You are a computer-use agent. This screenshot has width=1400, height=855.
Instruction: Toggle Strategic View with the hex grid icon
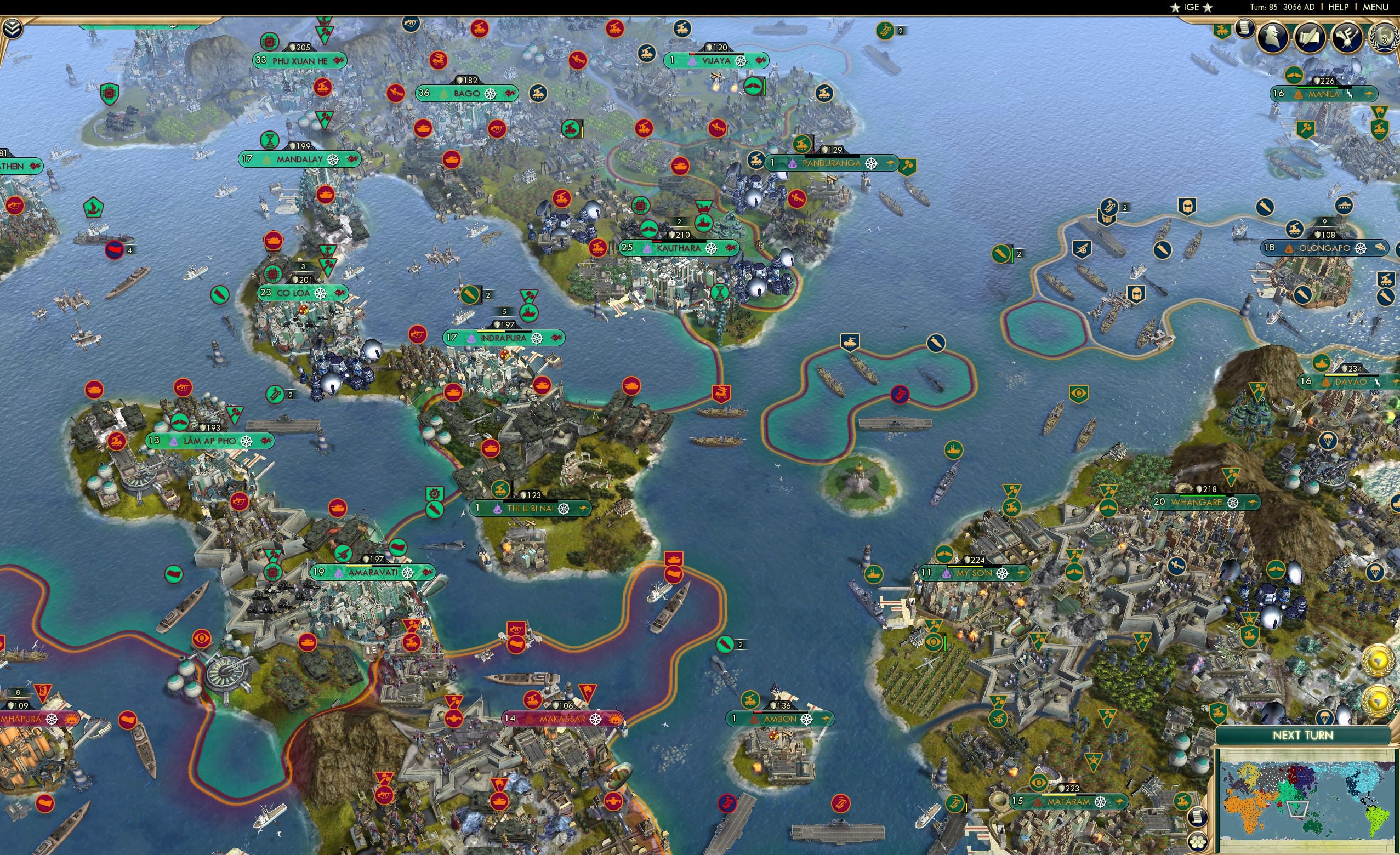(x=1197, y=844)
